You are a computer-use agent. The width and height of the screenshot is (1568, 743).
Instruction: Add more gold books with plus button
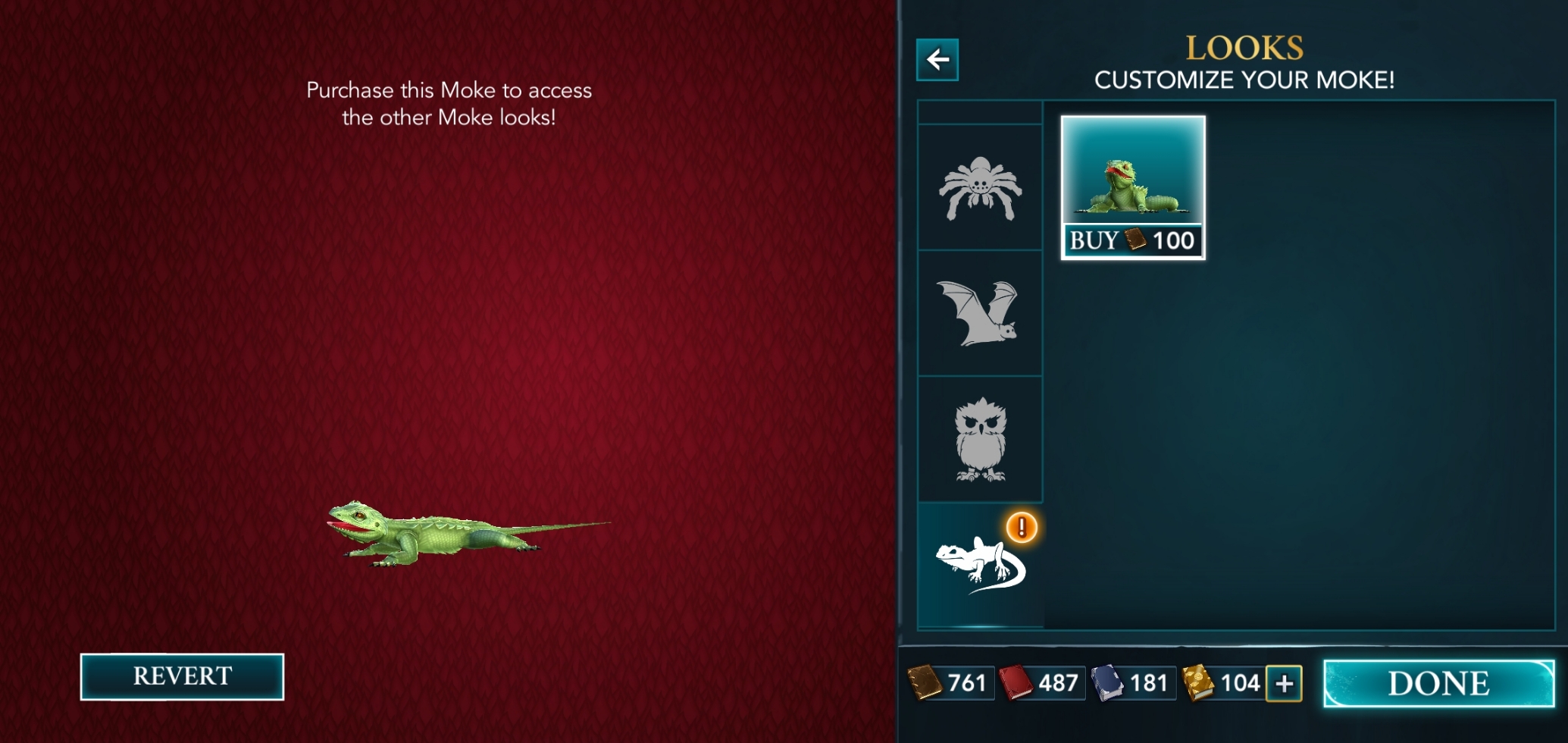point(1284,684)
